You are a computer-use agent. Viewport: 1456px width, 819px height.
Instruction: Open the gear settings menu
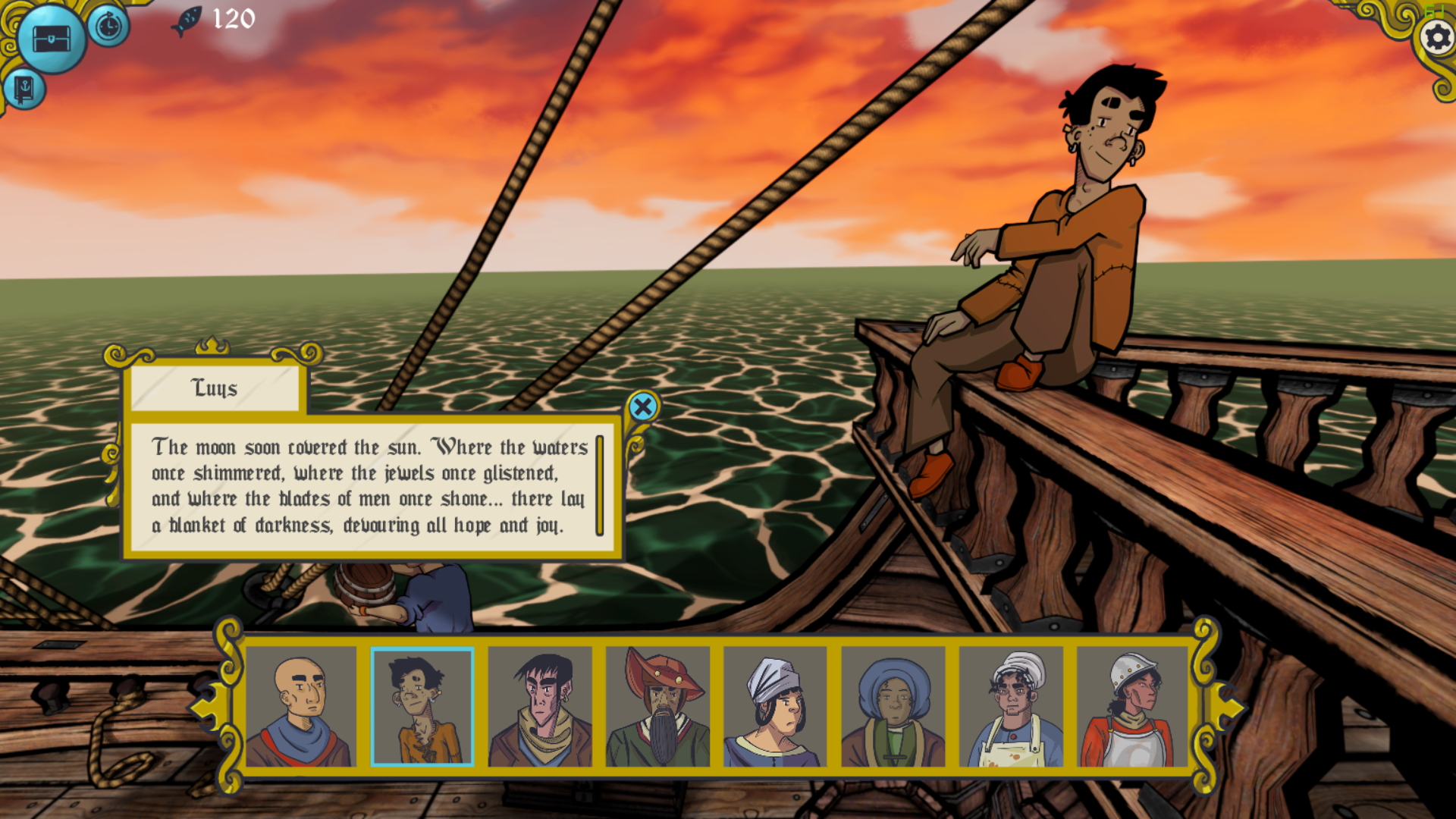pyautogui.click(x=1436, y=37)
